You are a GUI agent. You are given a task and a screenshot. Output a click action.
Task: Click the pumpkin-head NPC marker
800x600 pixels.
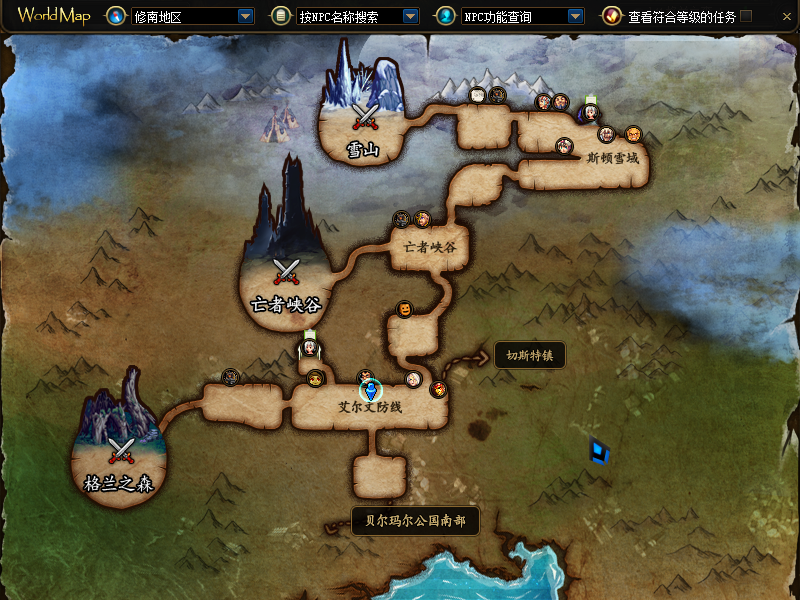click(405, 309)
